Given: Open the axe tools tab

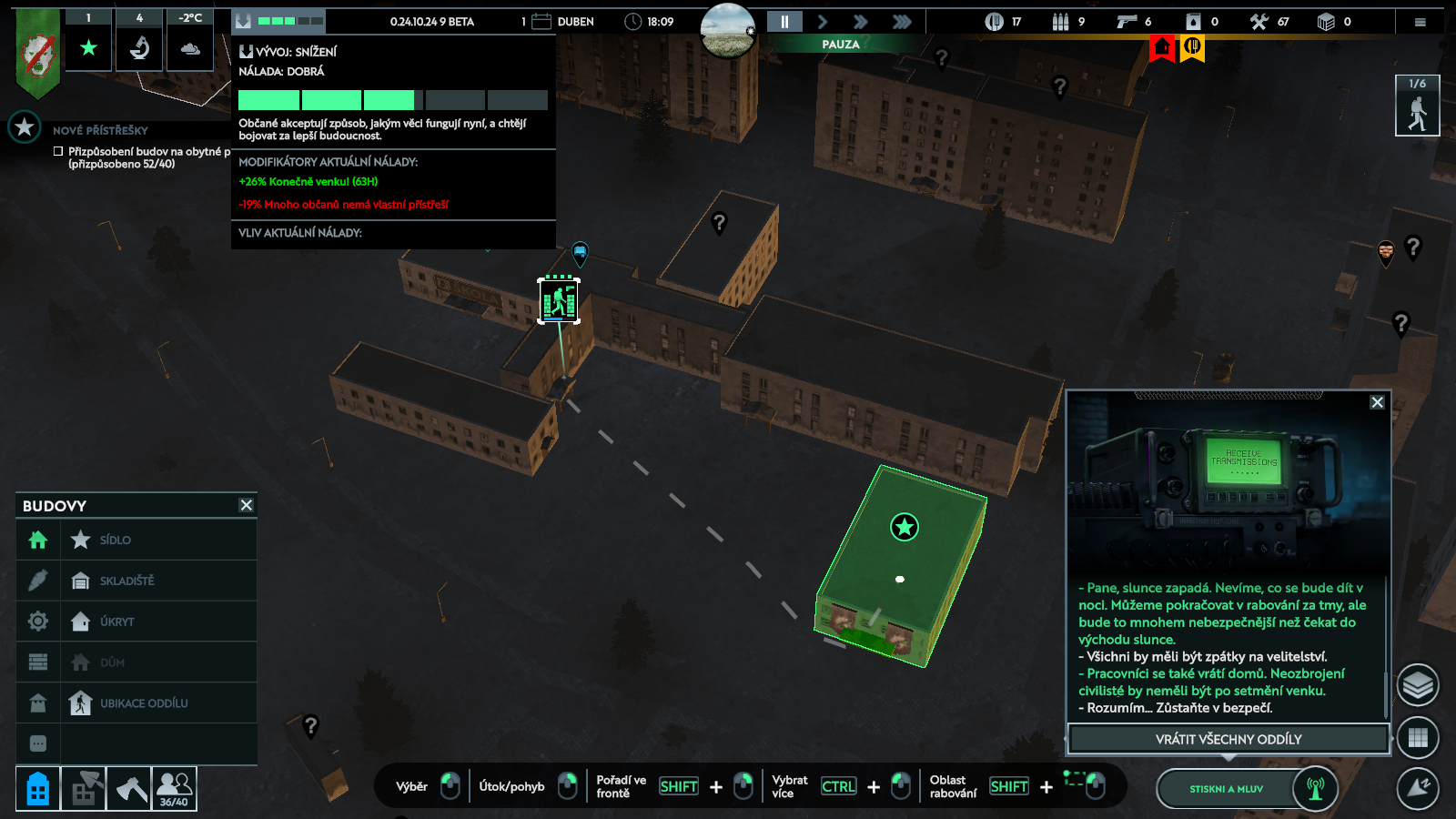Looking at the screenshot, I should (x=129, y=789).
